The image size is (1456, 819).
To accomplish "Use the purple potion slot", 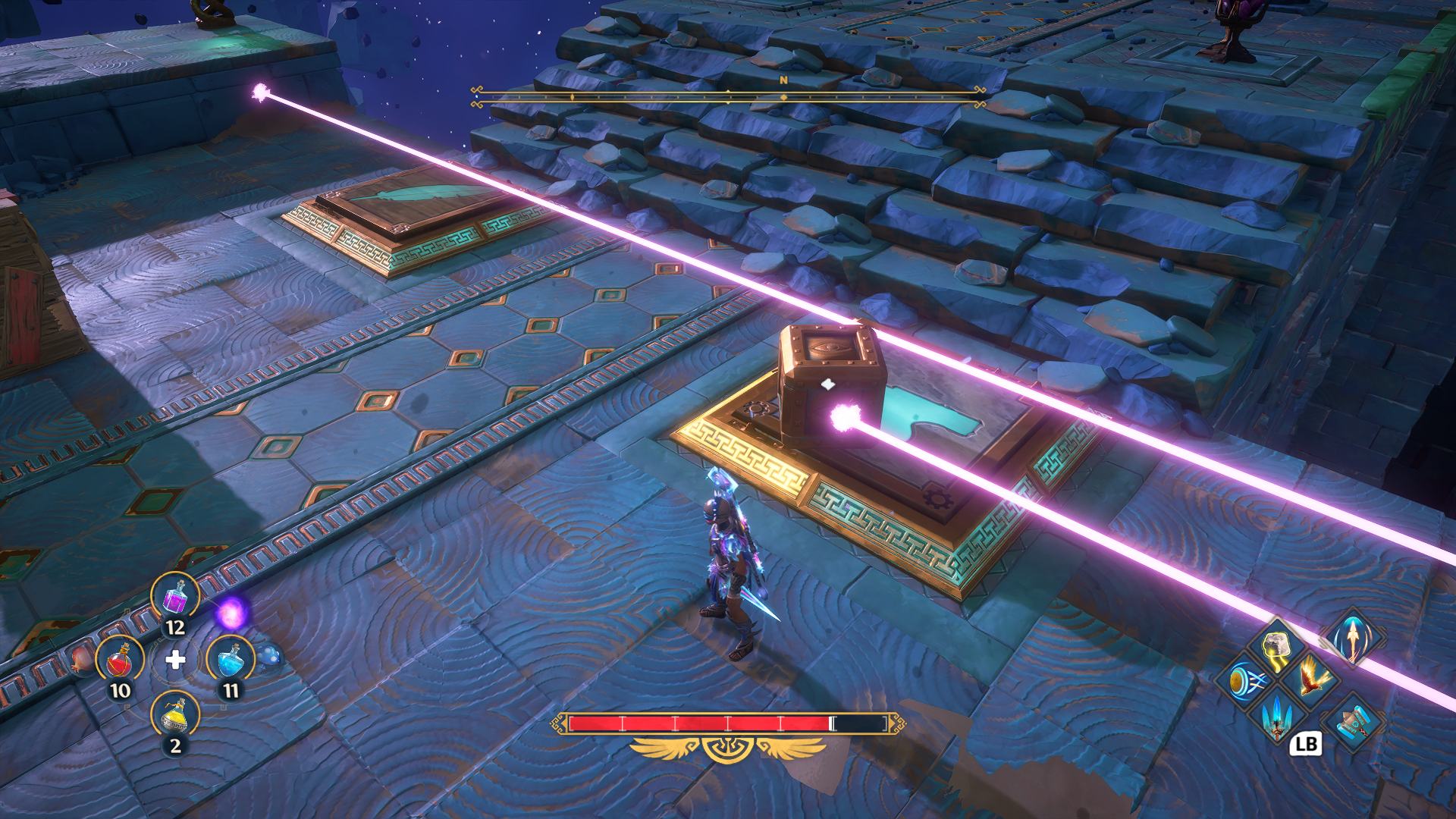I will coord(175,596).
